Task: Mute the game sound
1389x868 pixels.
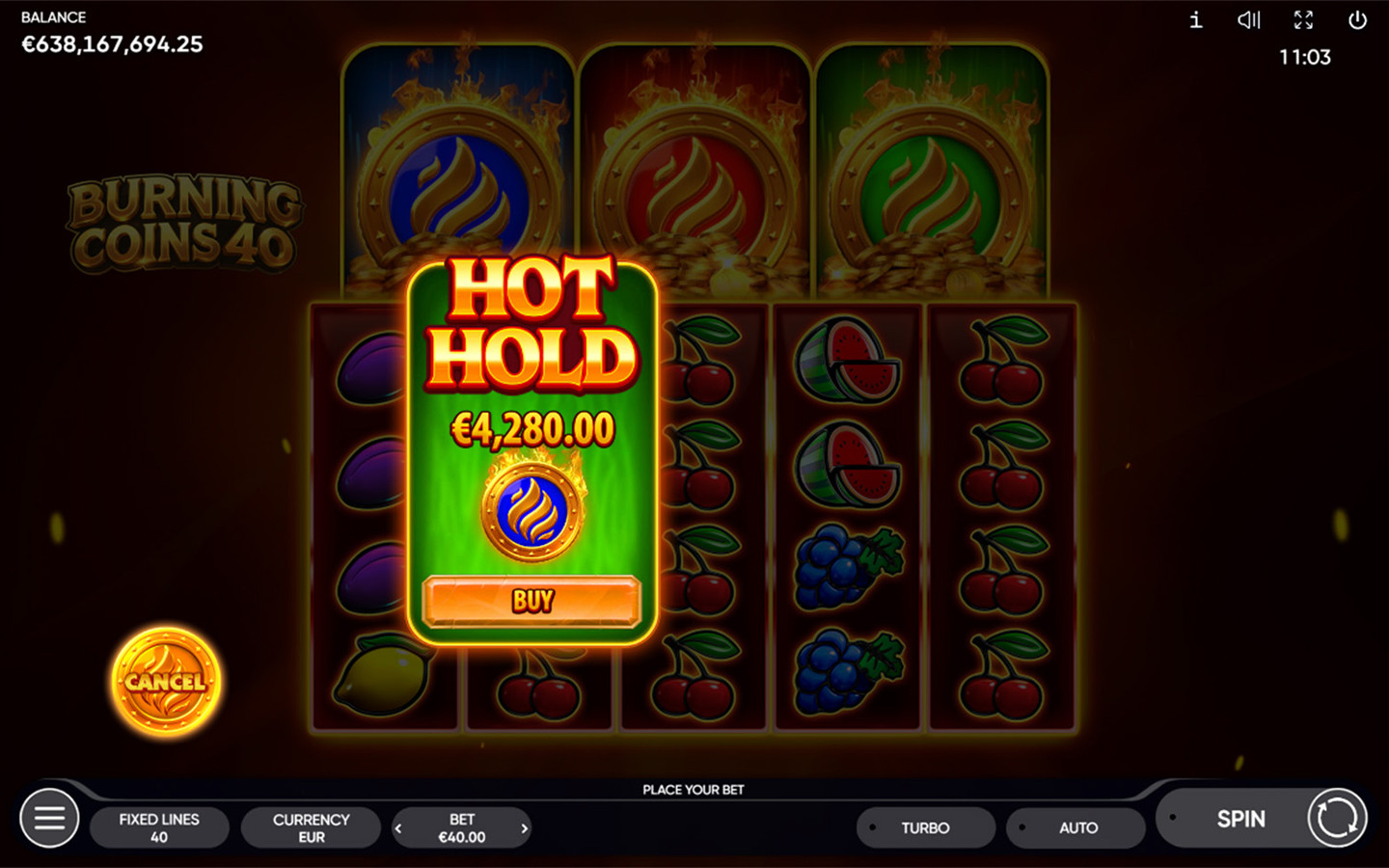Action: click(x=1249, y=20)
